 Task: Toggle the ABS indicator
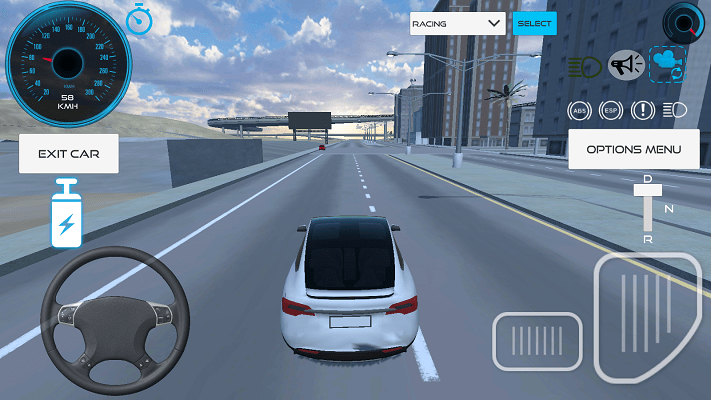click(x=578, y=110)
